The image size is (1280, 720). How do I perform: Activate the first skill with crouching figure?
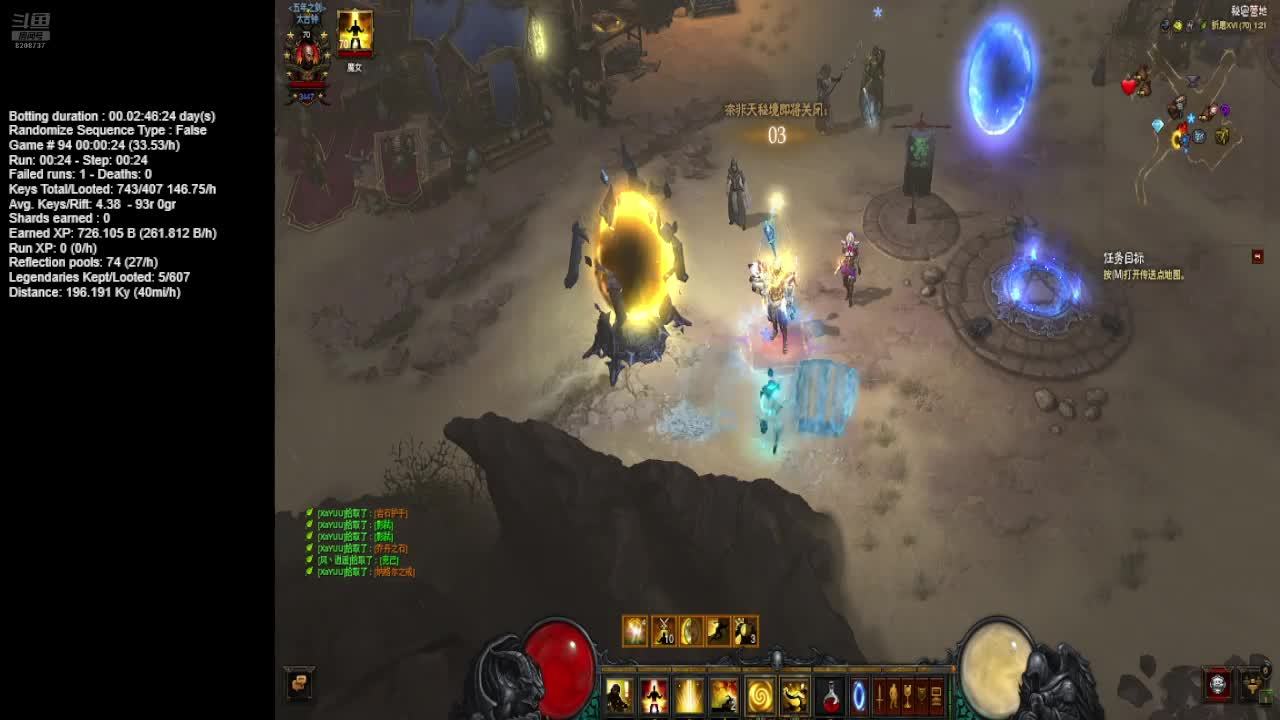tap(619, 695)
